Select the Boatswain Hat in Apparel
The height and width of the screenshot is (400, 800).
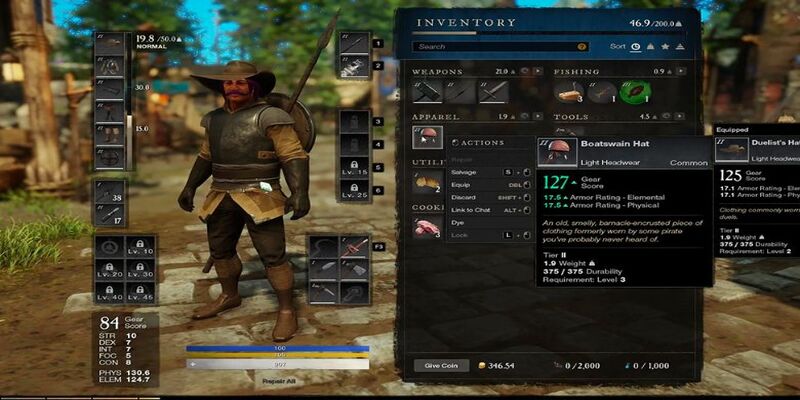tap(427, 138)
